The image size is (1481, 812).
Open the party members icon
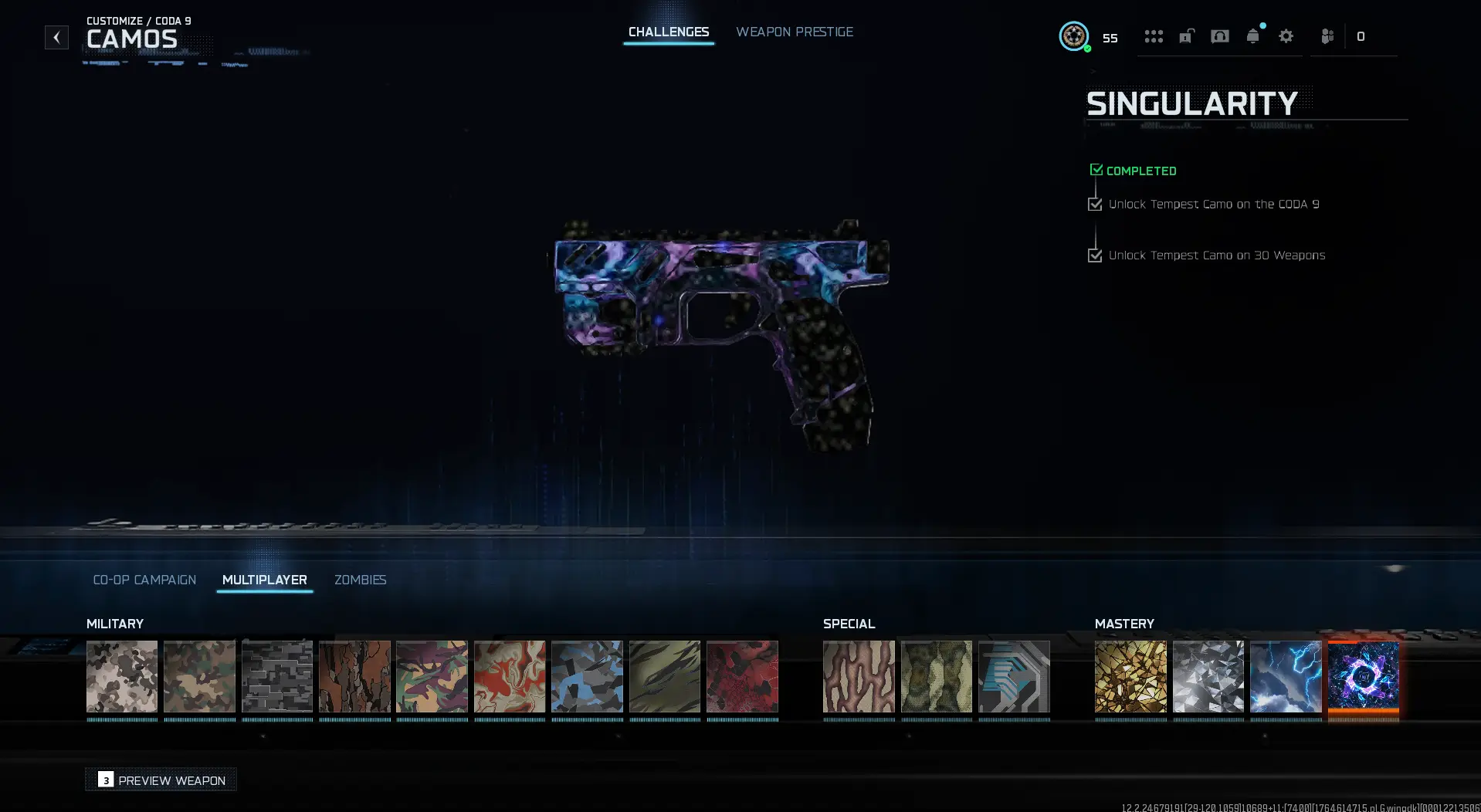[1327, 36]
